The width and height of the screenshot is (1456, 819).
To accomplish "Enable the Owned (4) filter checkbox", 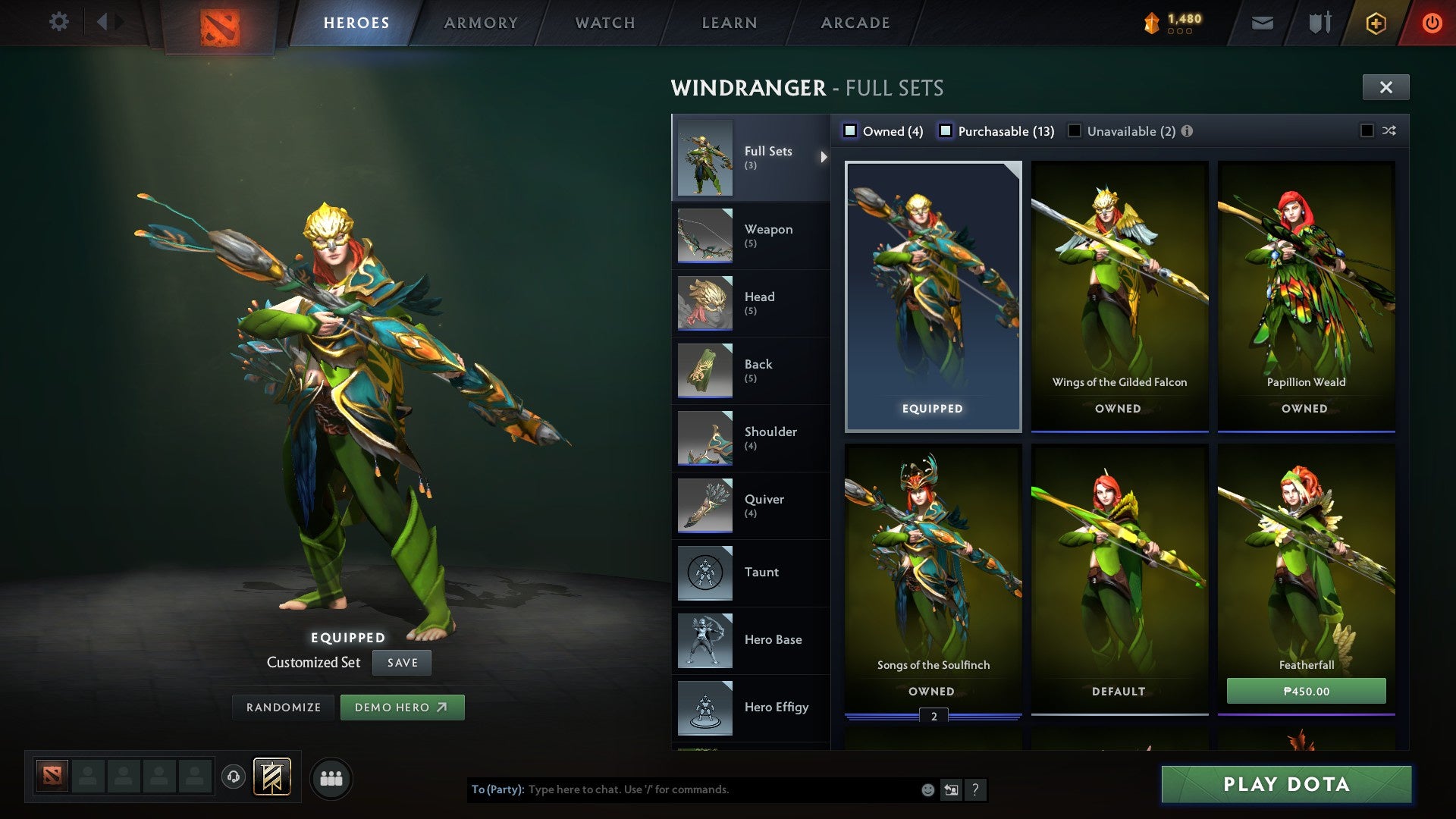I will click(851, 130).
